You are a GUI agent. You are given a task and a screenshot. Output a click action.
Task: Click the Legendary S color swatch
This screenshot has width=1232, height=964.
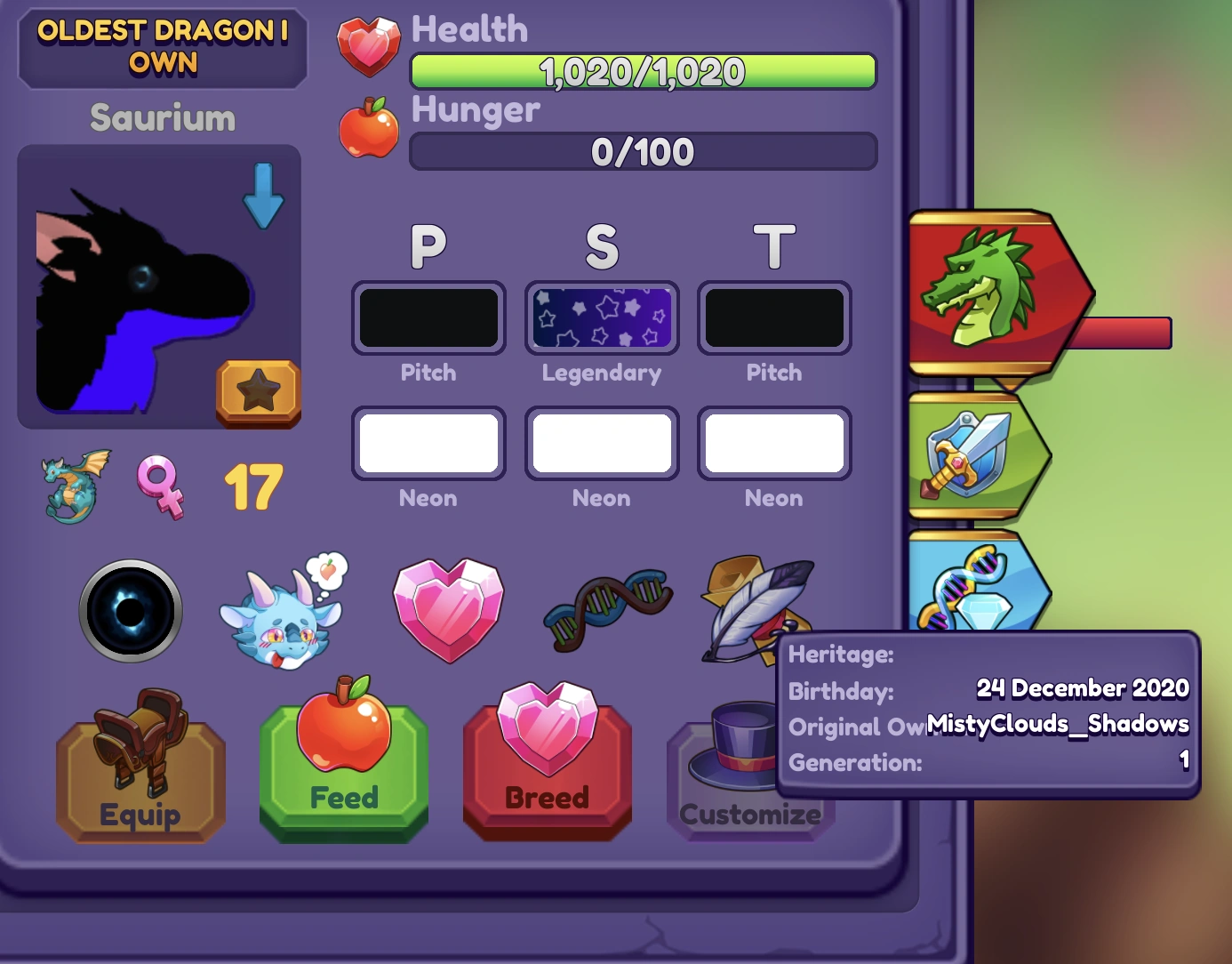[x=602, y=317]
